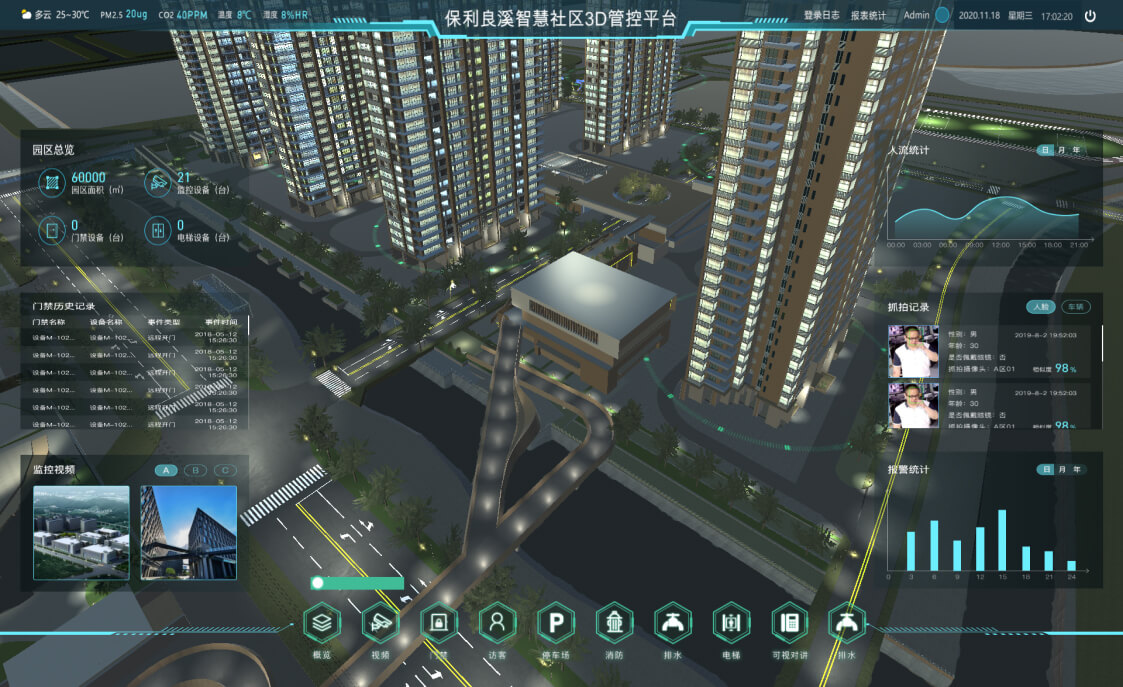This screenshot has height=687, width=1123.
Task: Open the 概览 overview hexagon icon
Action: tap(322, 623)
